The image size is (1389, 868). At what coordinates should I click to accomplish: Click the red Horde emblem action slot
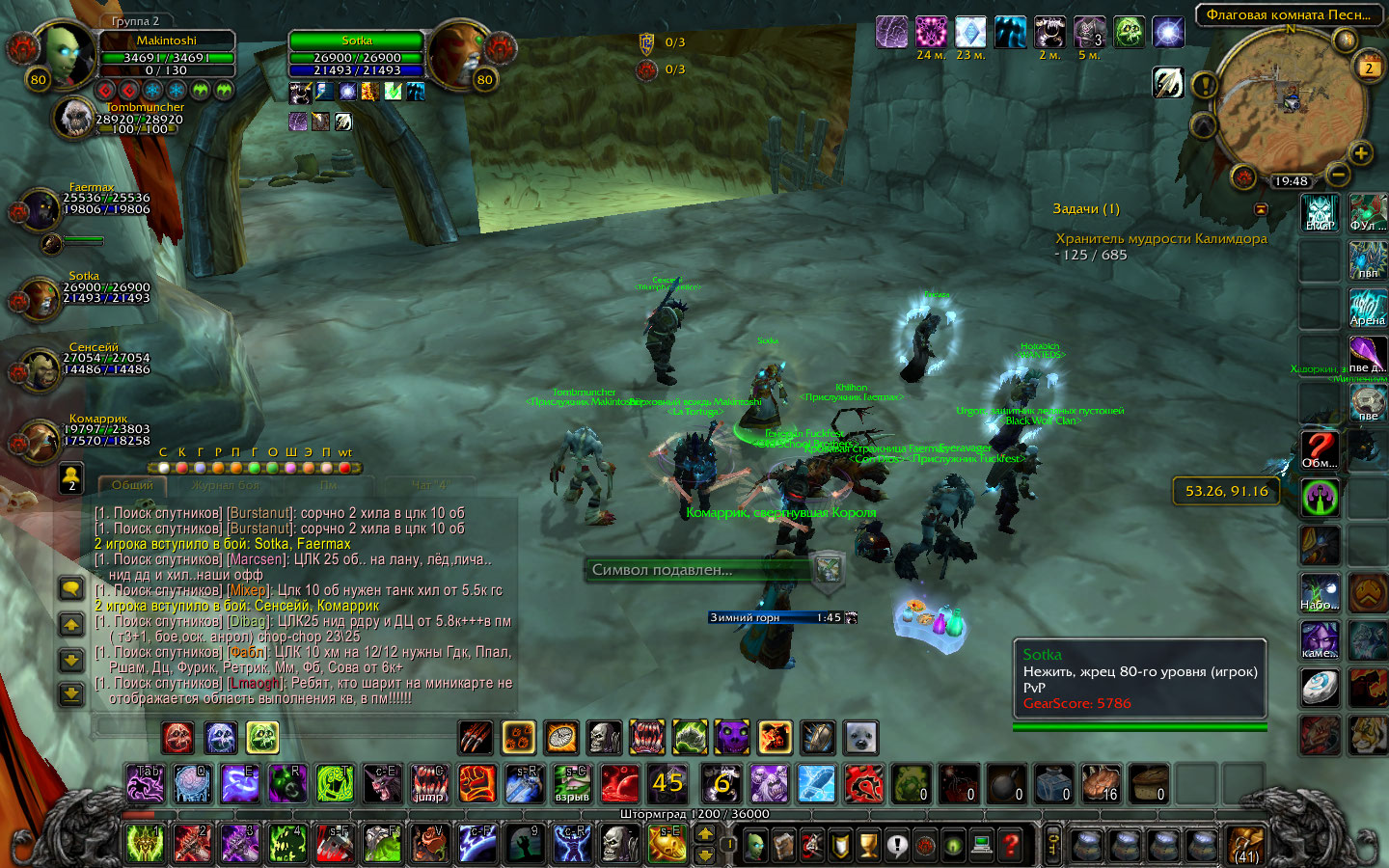point(863,783)
